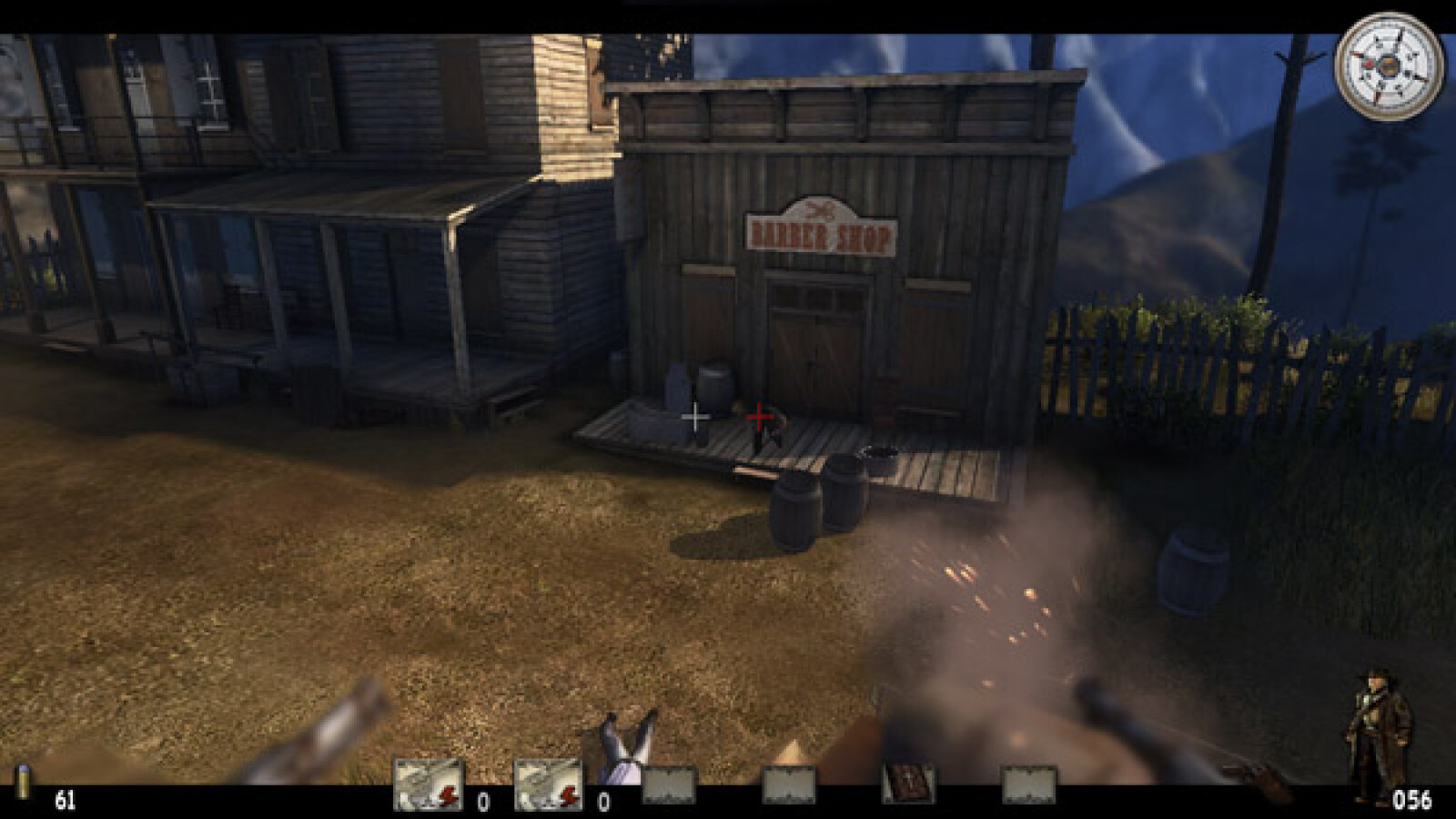Select the brown book item slot
The height and width of the screenshot is (819, 1456).
[x=908, y=784]
